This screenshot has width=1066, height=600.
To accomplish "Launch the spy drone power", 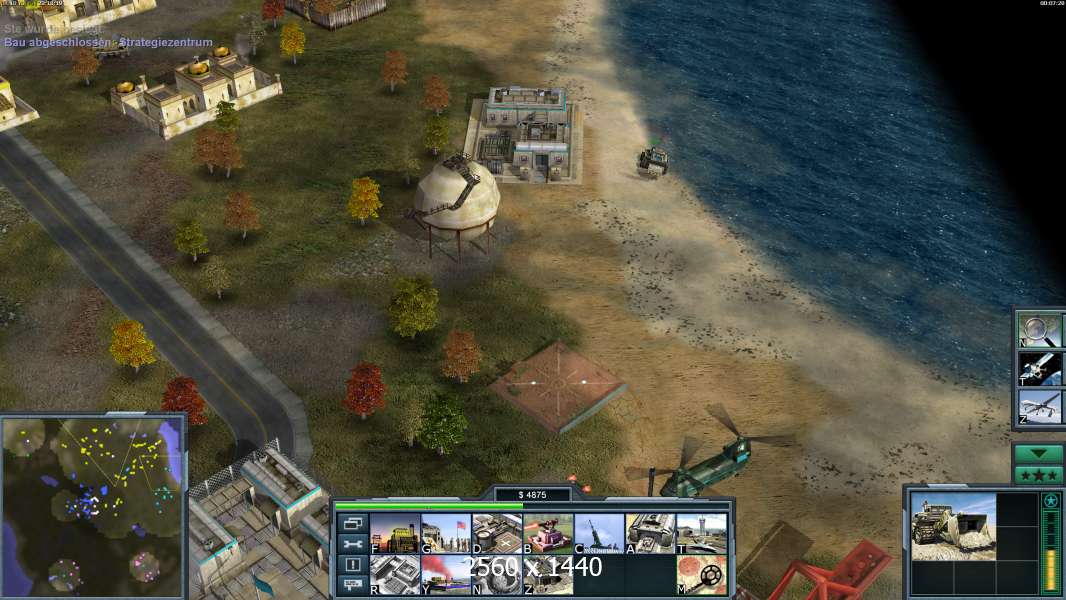I will (x=1037, y=407).
